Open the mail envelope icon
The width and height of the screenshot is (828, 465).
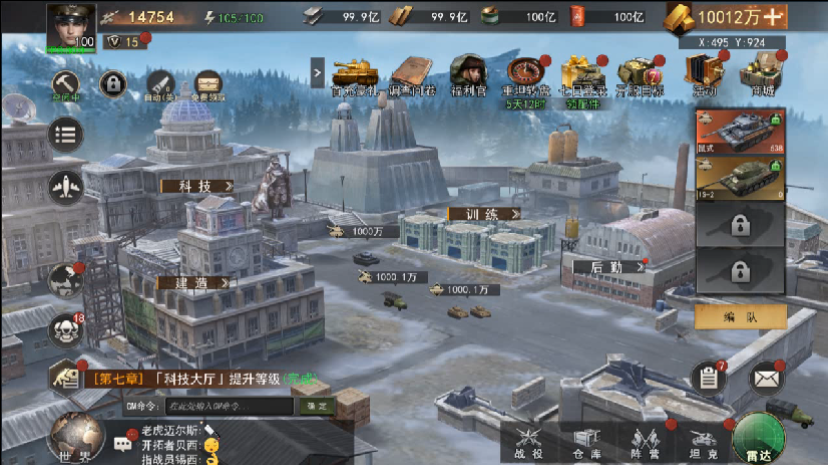pyautogui.click(x=767, y=378)
